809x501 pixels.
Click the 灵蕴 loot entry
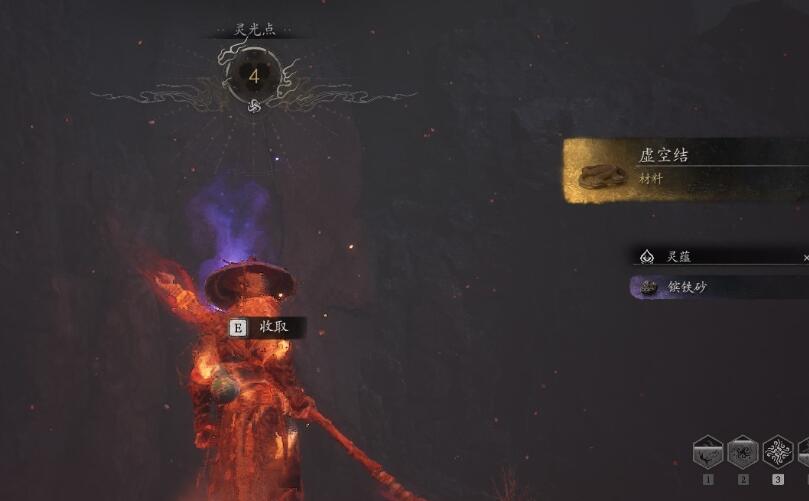720,257
